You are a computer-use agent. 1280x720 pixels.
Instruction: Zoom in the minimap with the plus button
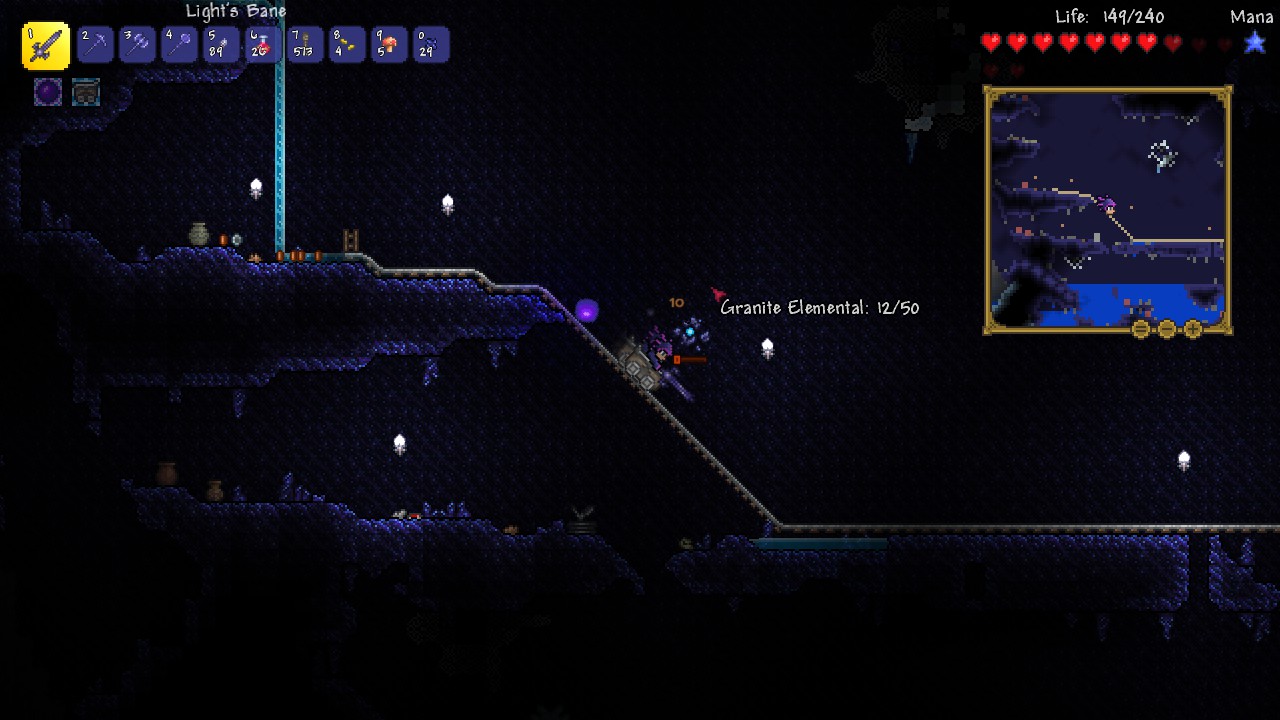coord(1191,330)
